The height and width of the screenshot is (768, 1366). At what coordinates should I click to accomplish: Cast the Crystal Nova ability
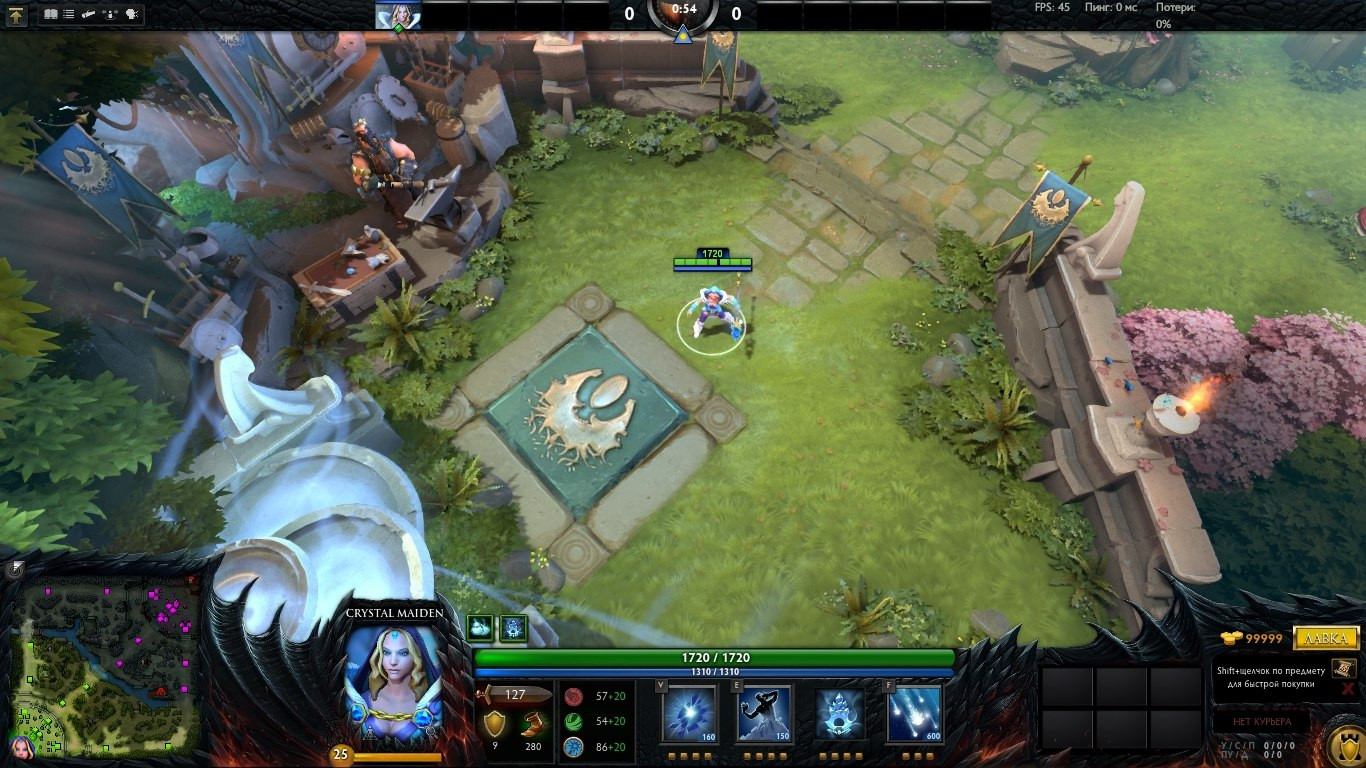click(689, 714)
